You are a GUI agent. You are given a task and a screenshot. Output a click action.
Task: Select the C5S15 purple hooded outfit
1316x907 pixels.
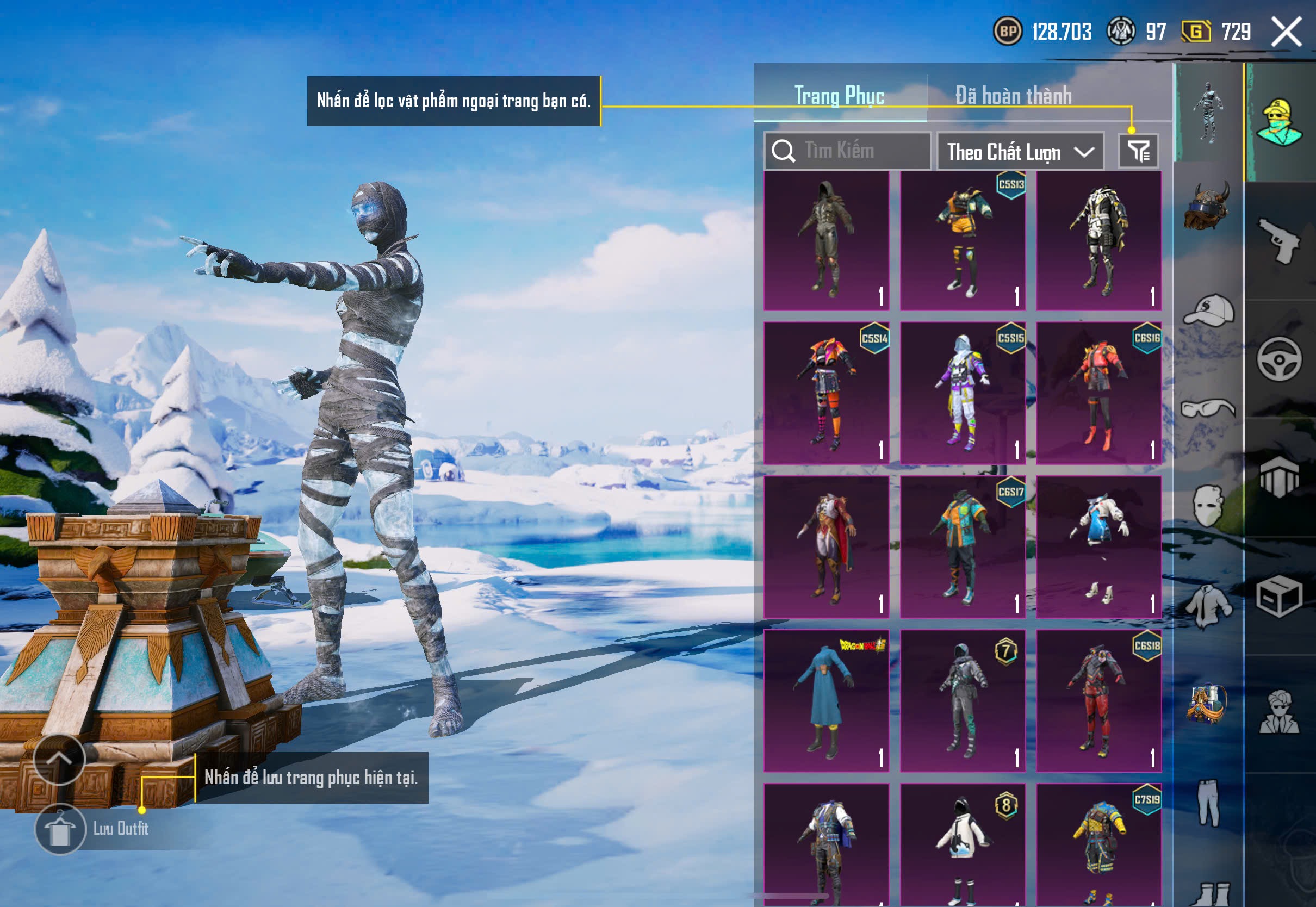(x=963, y=393)
